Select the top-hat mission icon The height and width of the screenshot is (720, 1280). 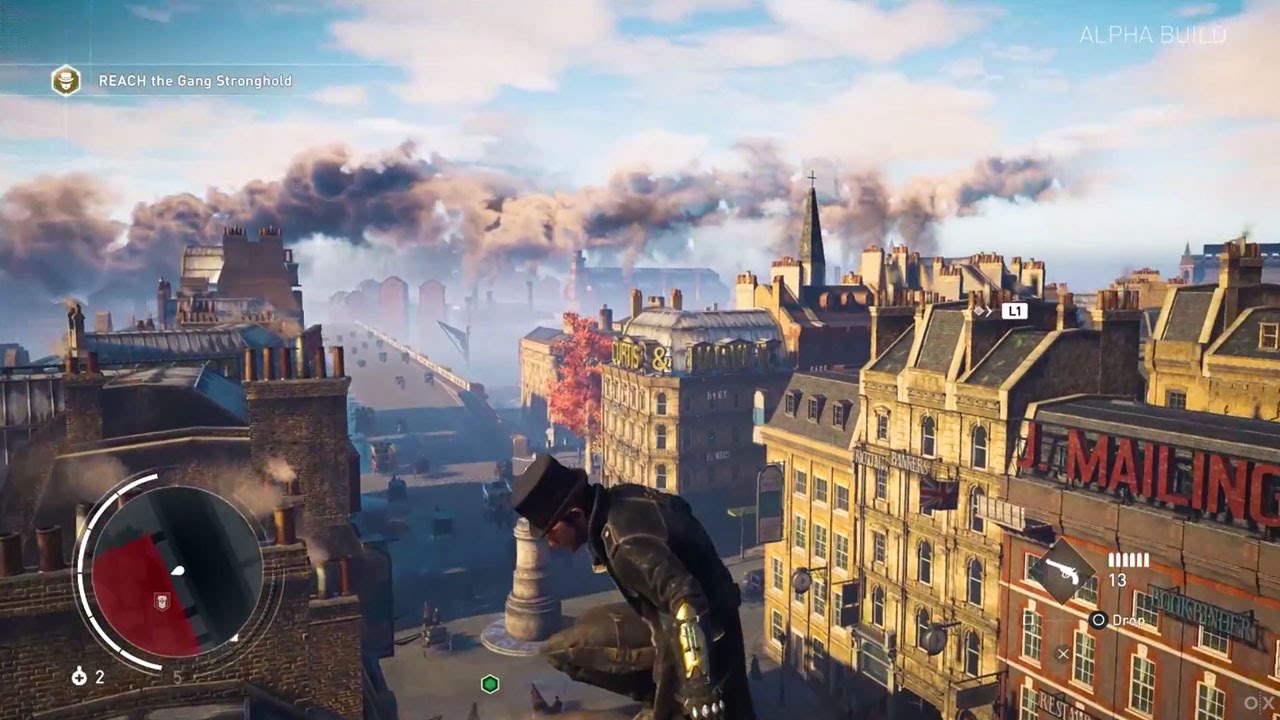pos(66,80)
